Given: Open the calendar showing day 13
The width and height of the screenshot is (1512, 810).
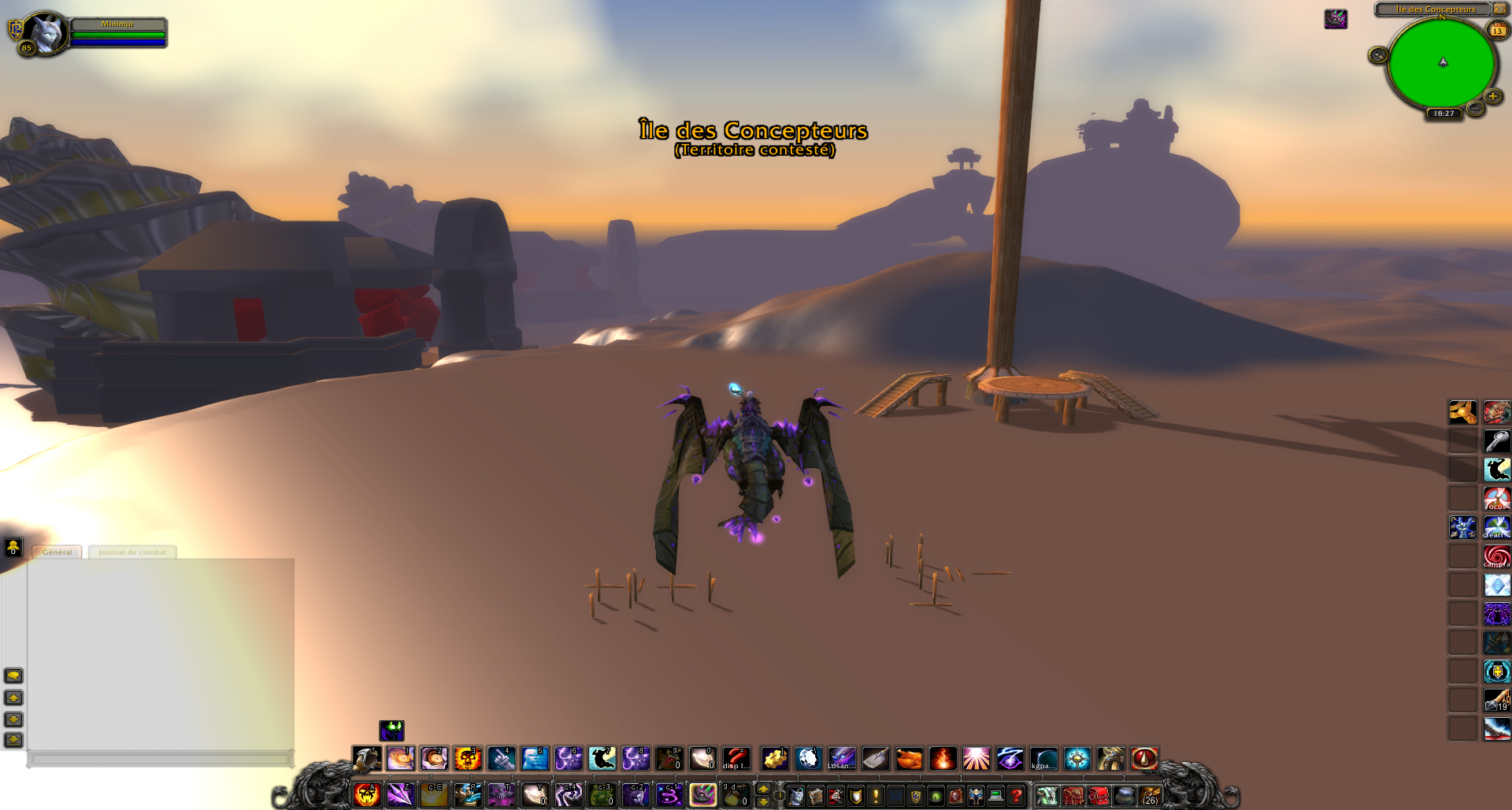Looking at the screenshot, I should (1497, 31).
